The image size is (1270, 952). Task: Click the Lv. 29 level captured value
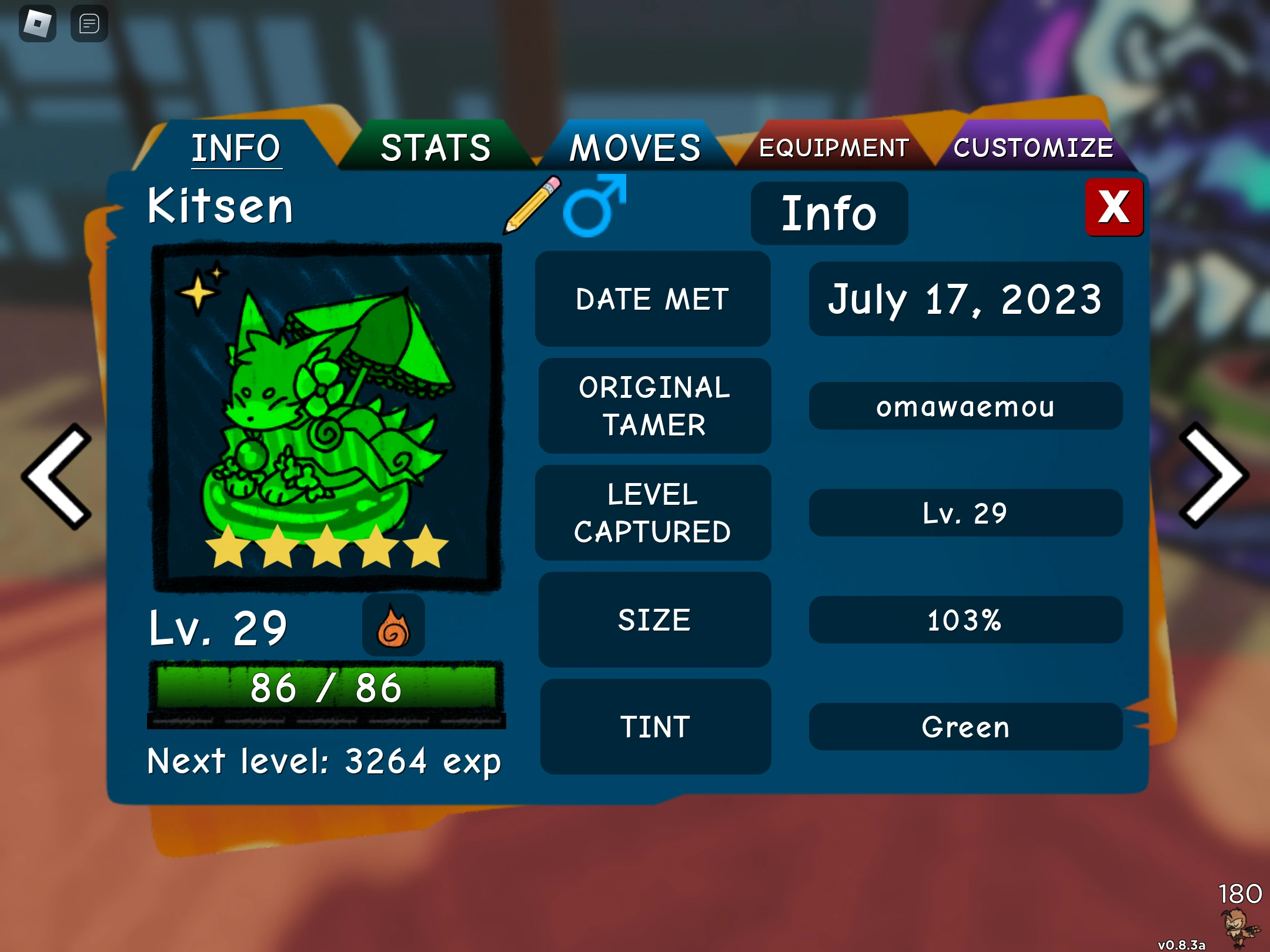(965, 512)
